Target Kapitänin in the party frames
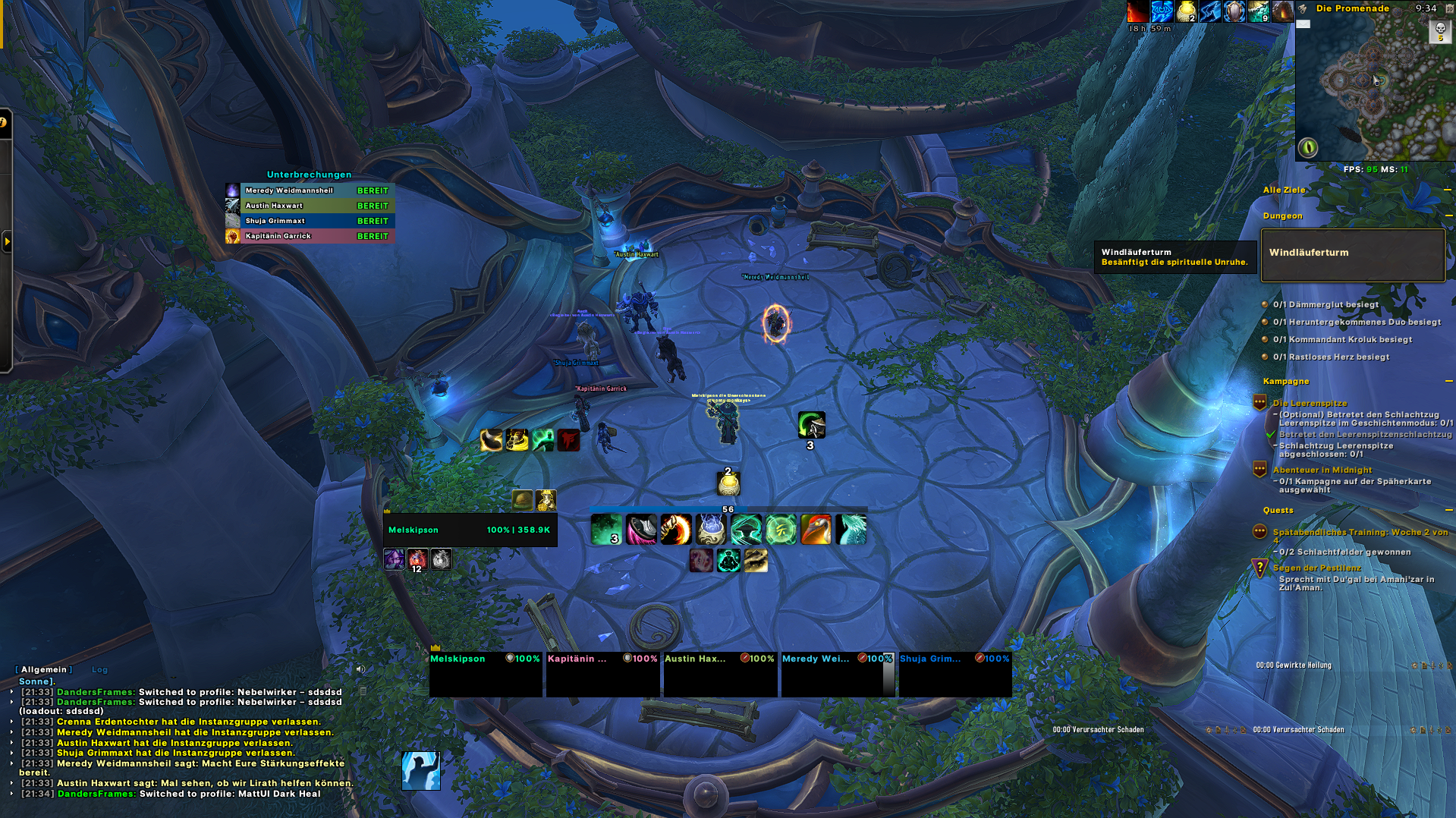The width and height of the screenshot is (1456, 818). [x=602, y=674]
